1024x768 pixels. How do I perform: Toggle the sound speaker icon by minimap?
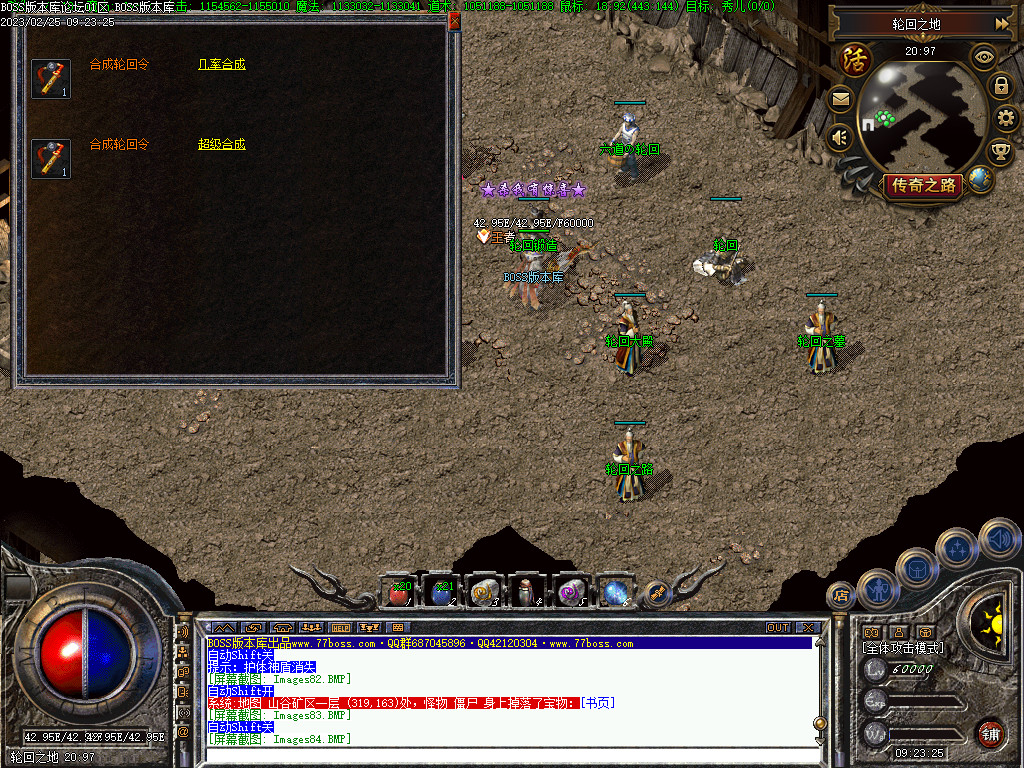(840, 136)
